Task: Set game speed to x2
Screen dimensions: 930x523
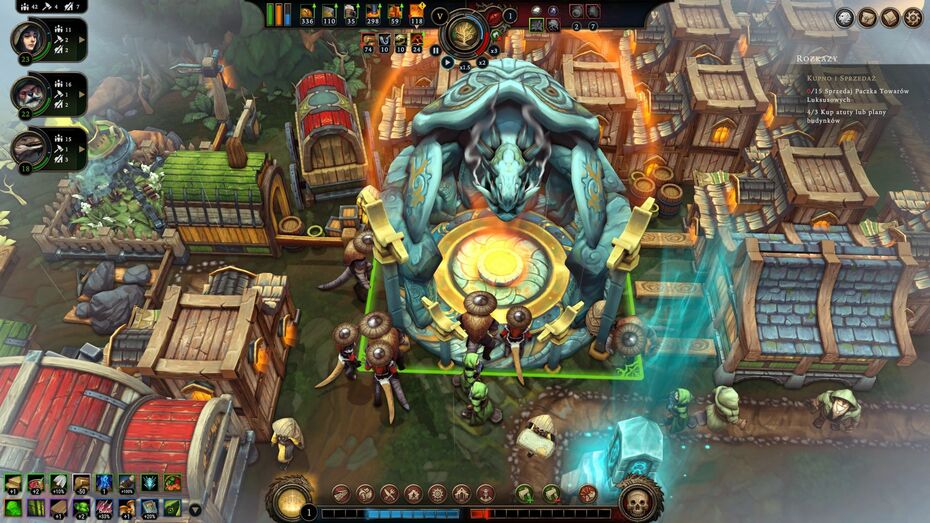Action: (481, 61)
